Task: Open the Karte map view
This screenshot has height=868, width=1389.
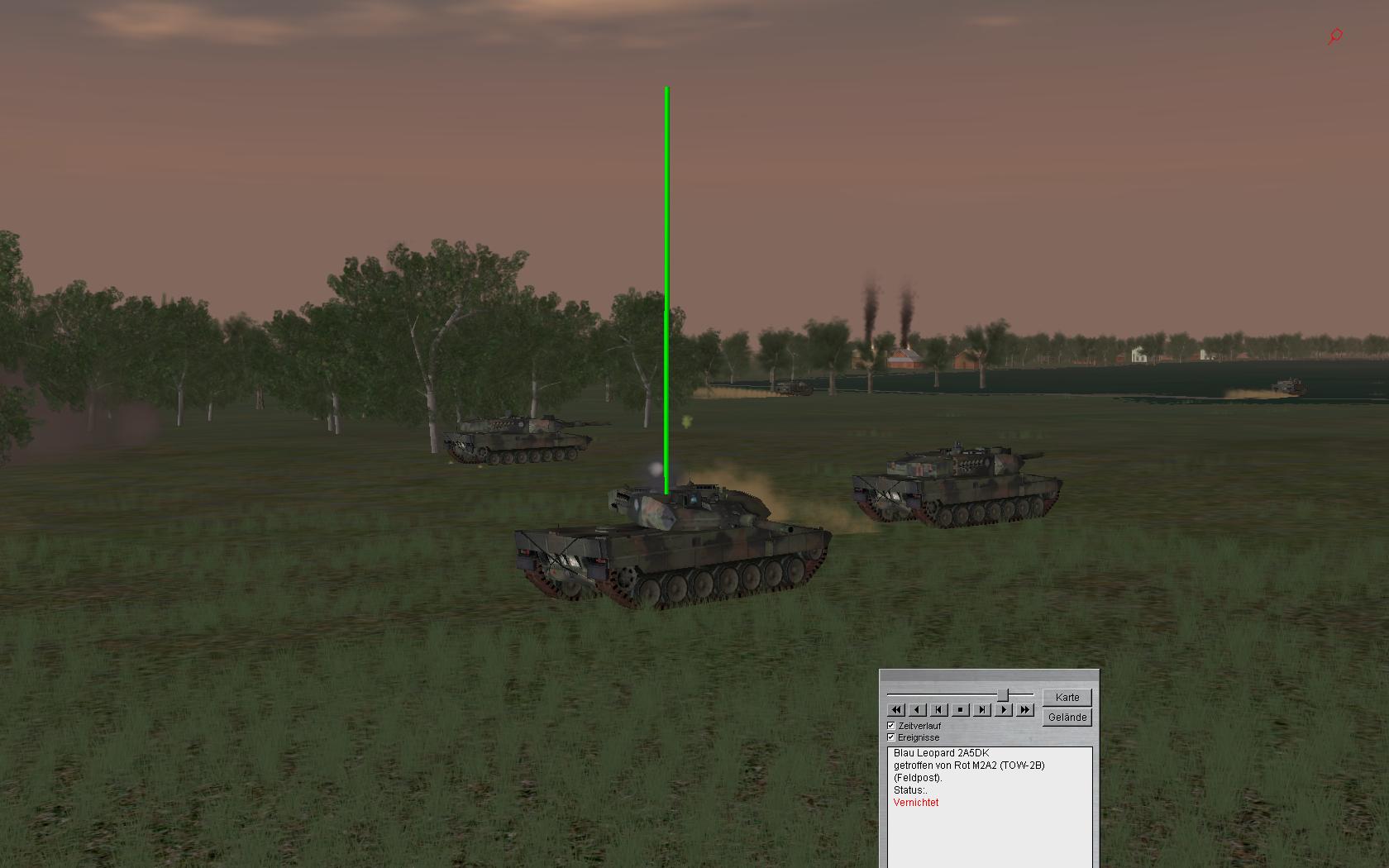Action: (1067, 697)
